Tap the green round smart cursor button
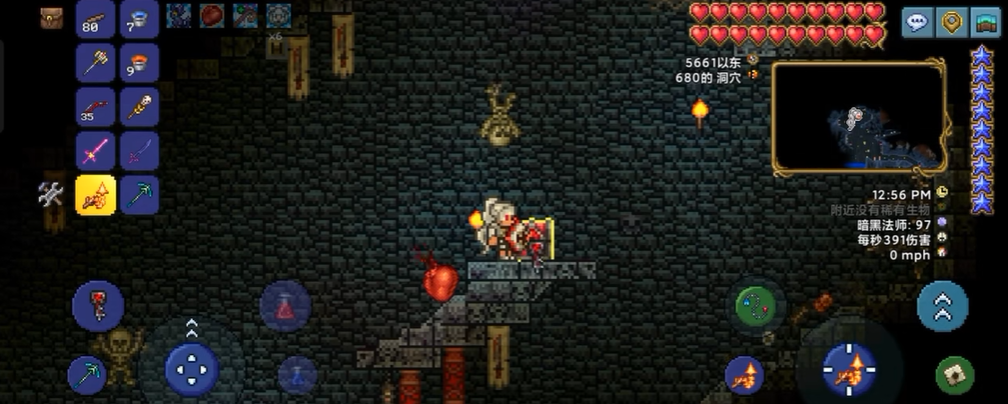Screen dimensions: 1008x404 pyautogui.click(x=760, y=305)
